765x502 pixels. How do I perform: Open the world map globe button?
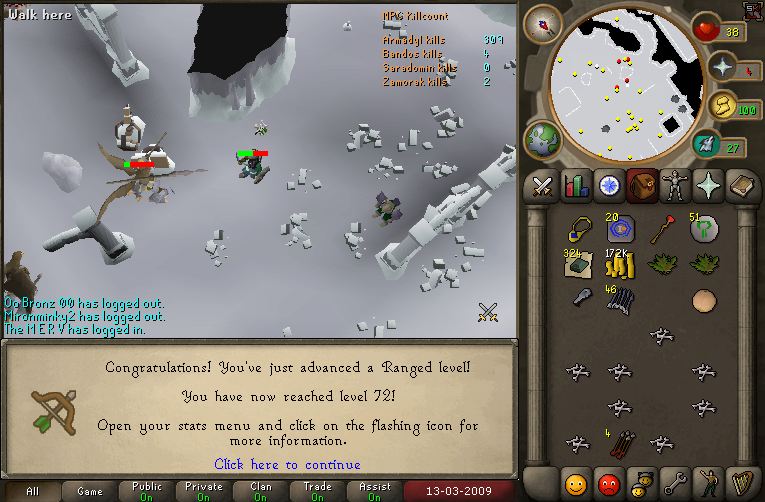coord(543,139)
